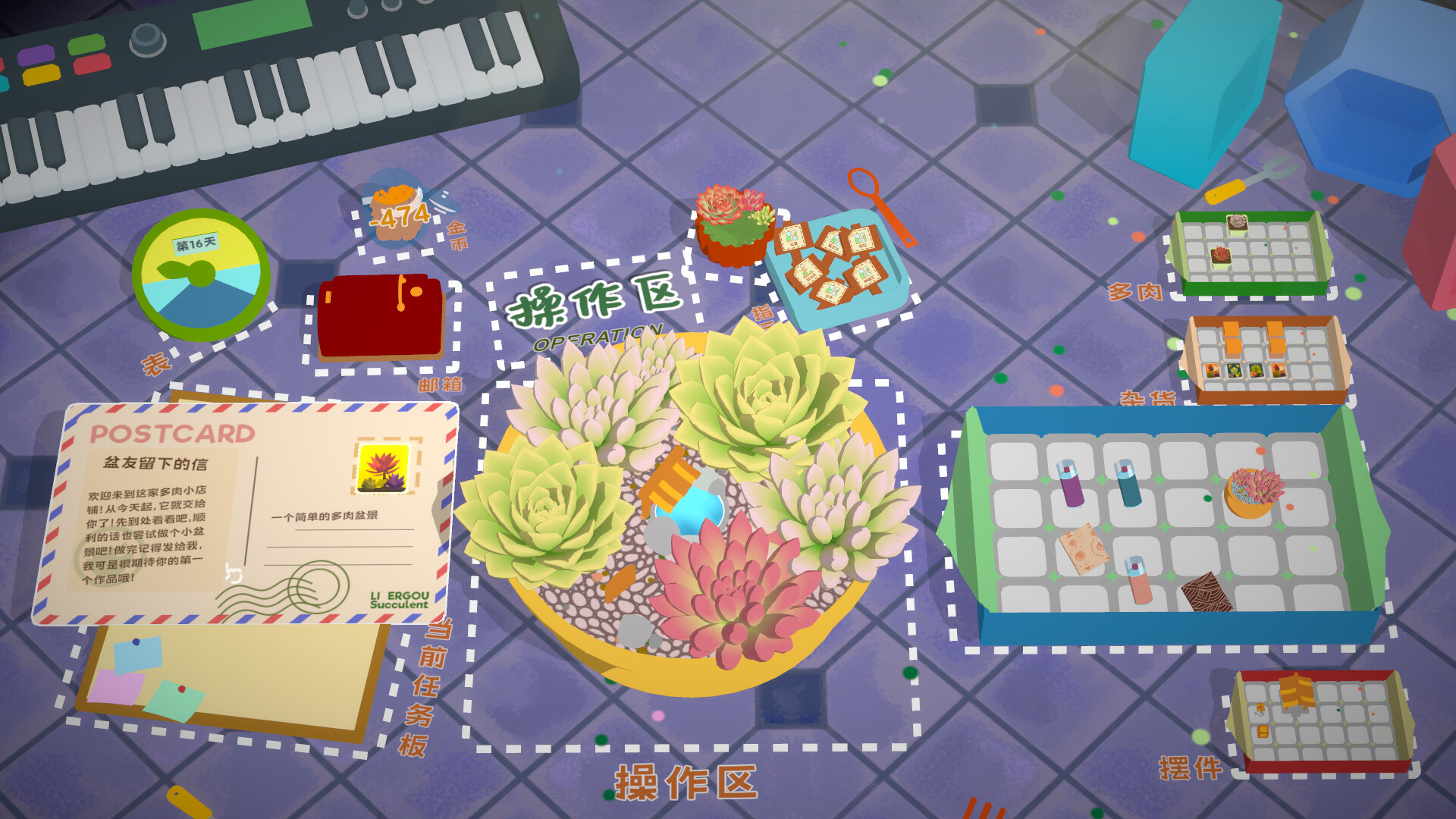The height and width of the screenshot is (819, 1456).
Task: Toggle the day dial showing 第16天
Action: pyautogui.click(x=203, y=269)
